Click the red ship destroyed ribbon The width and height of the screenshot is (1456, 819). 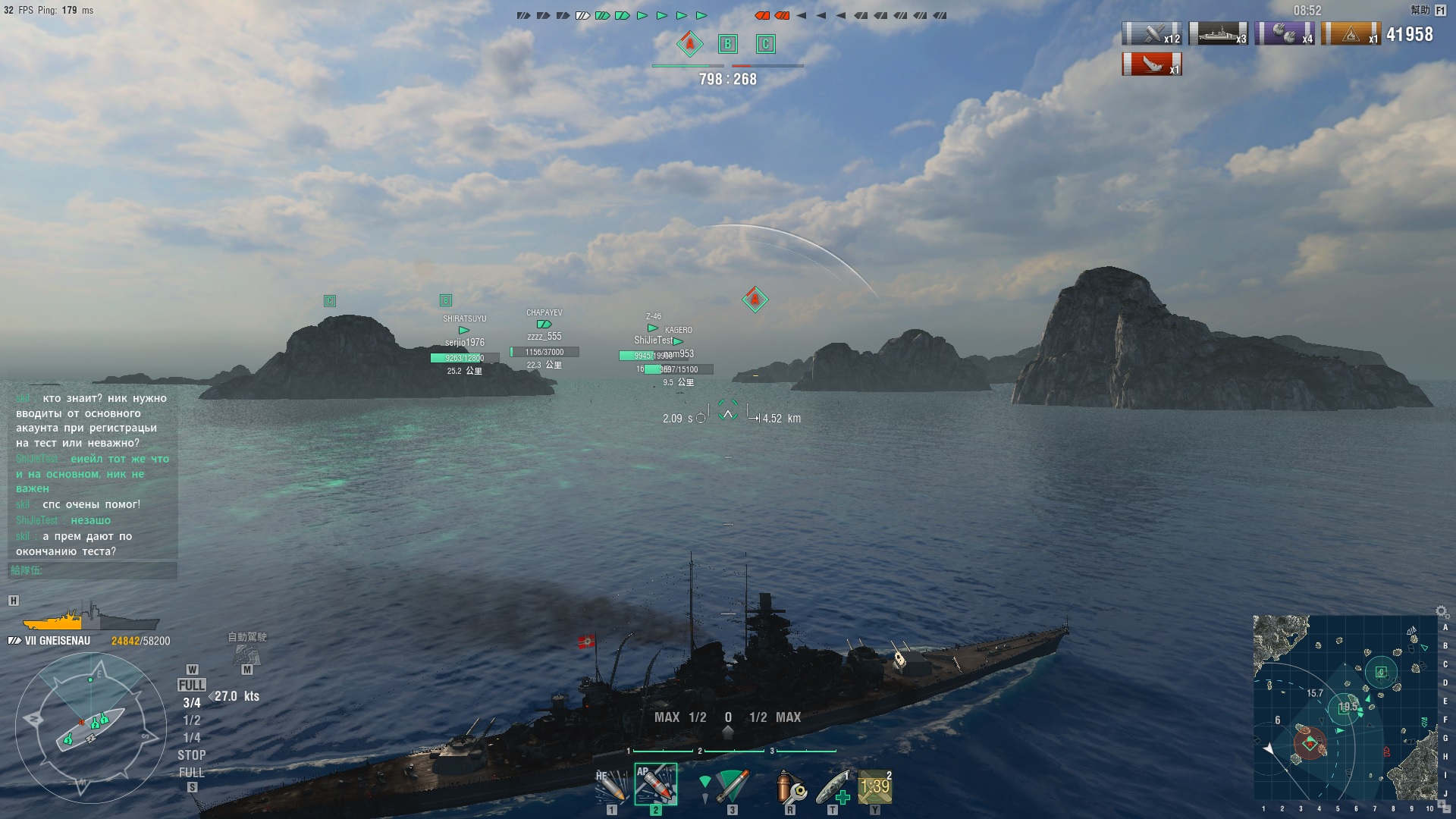[1151, 64]
